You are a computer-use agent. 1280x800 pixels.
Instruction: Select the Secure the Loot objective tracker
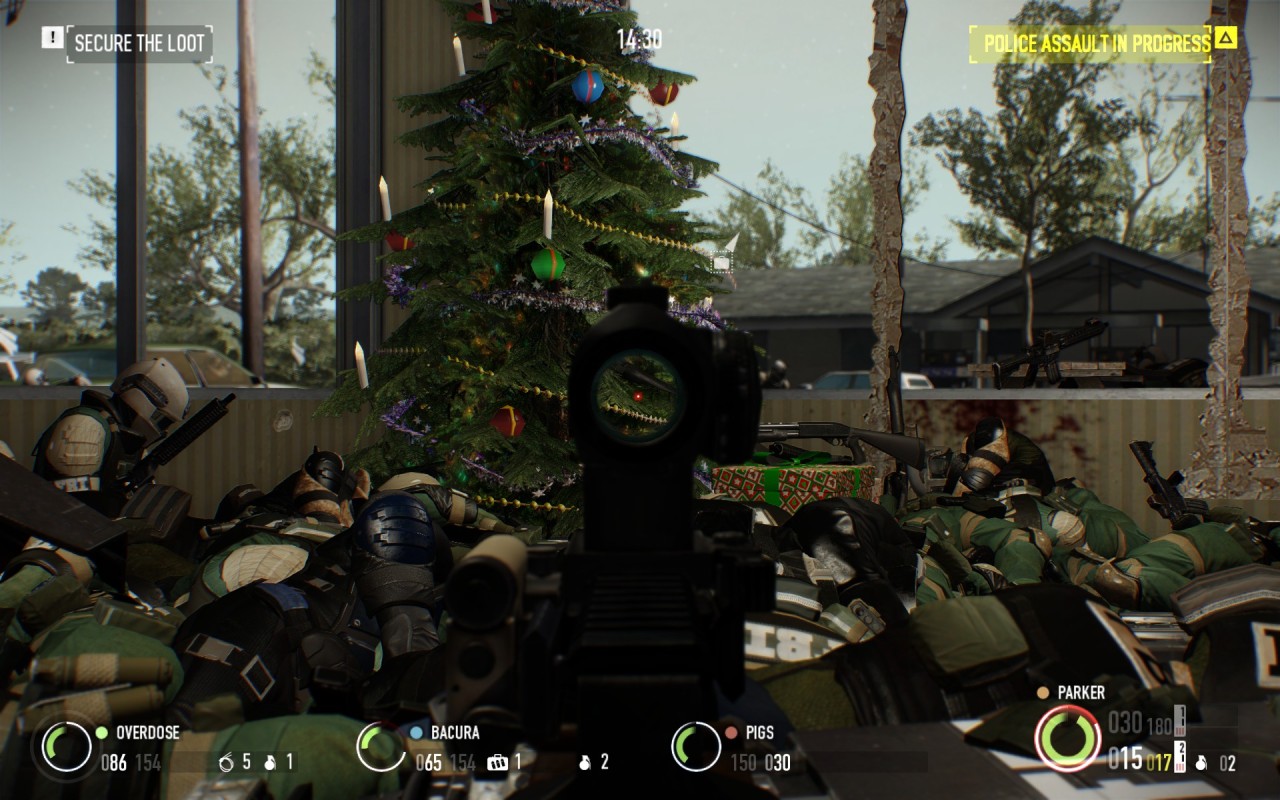[139, 43]
